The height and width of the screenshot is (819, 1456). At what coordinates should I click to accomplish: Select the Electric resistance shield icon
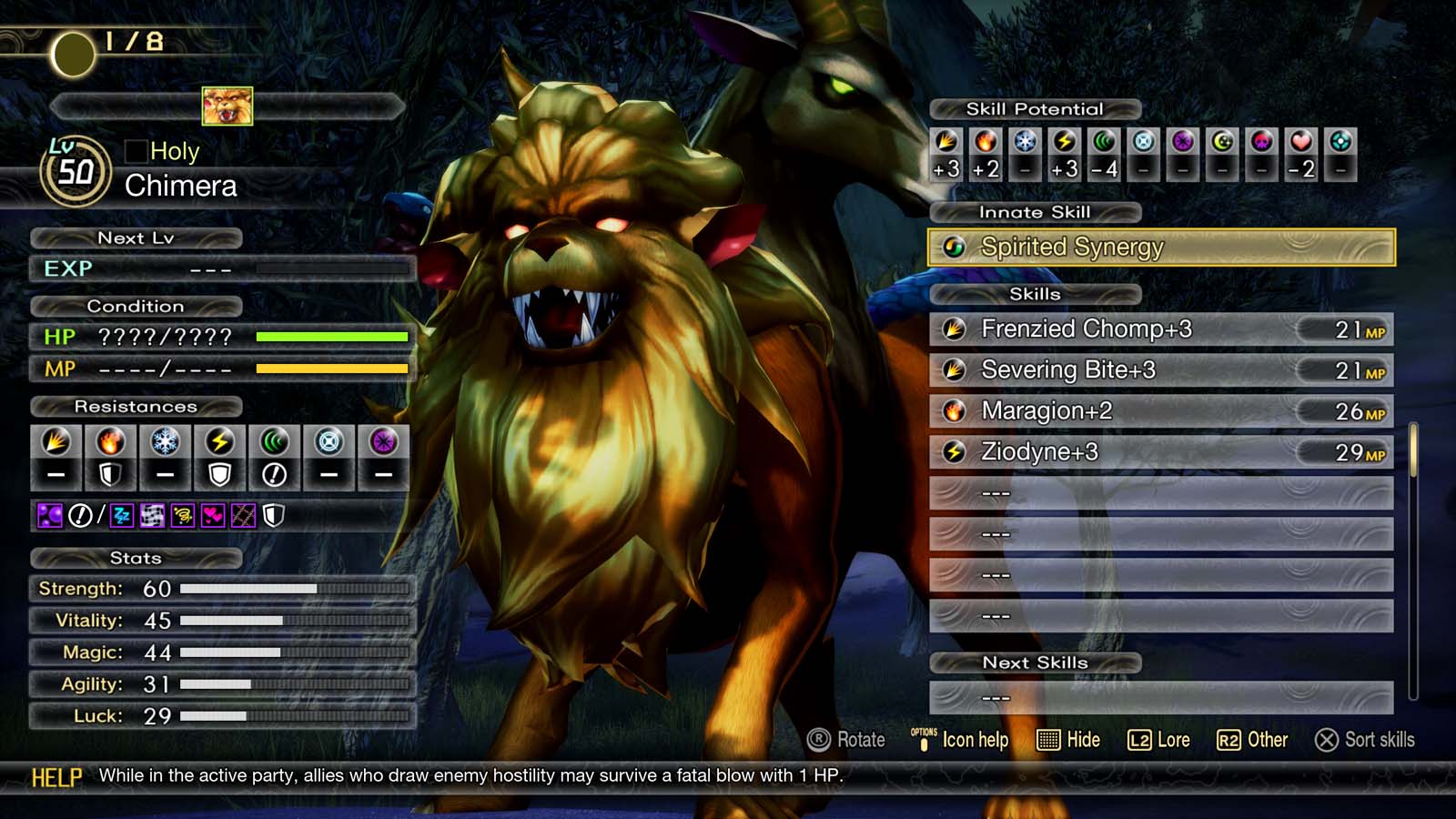pyautogui.click(x=219, y=473)
